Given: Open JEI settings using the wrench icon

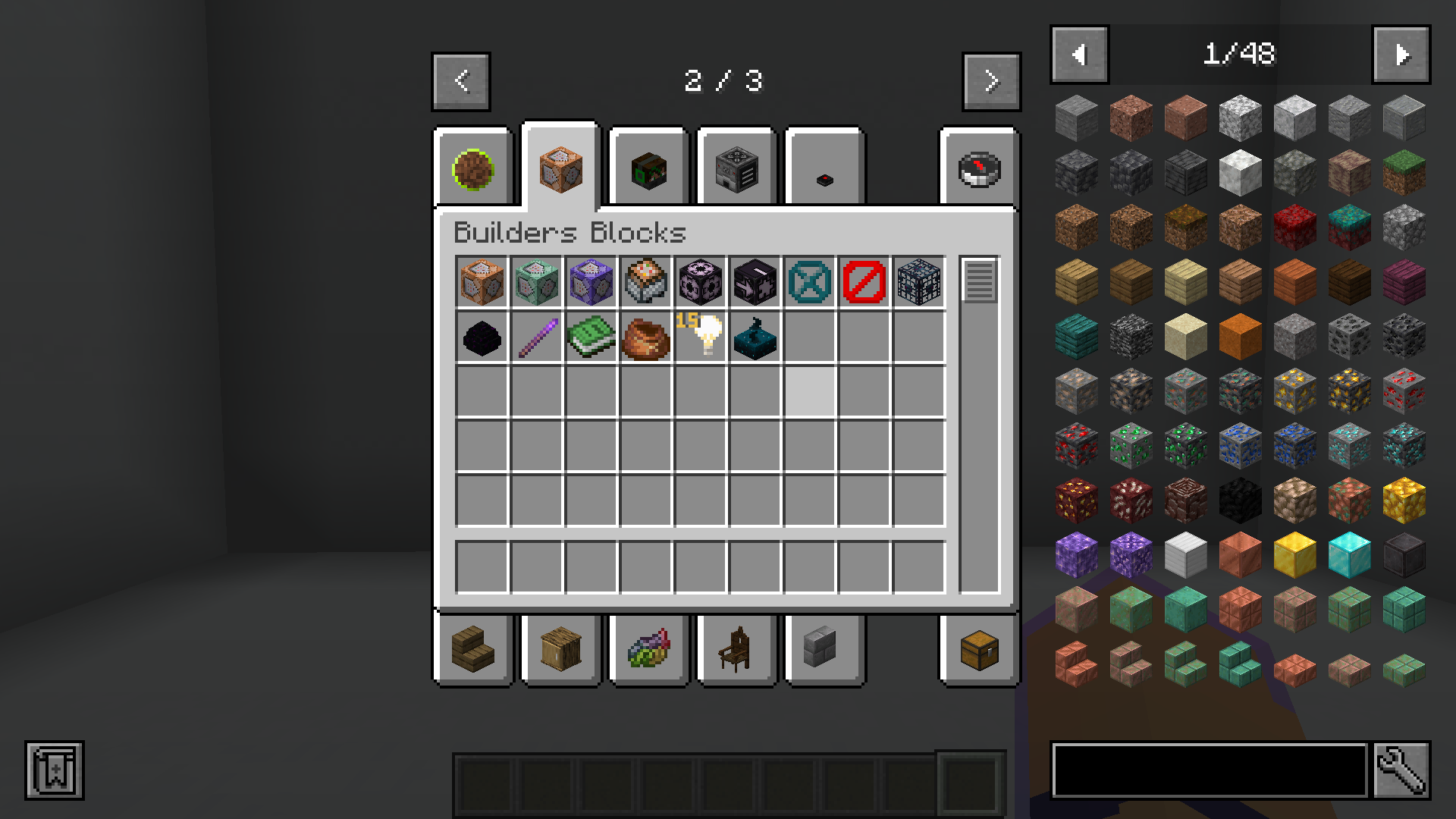Looking at the screenshot, I should (1399, 767).
